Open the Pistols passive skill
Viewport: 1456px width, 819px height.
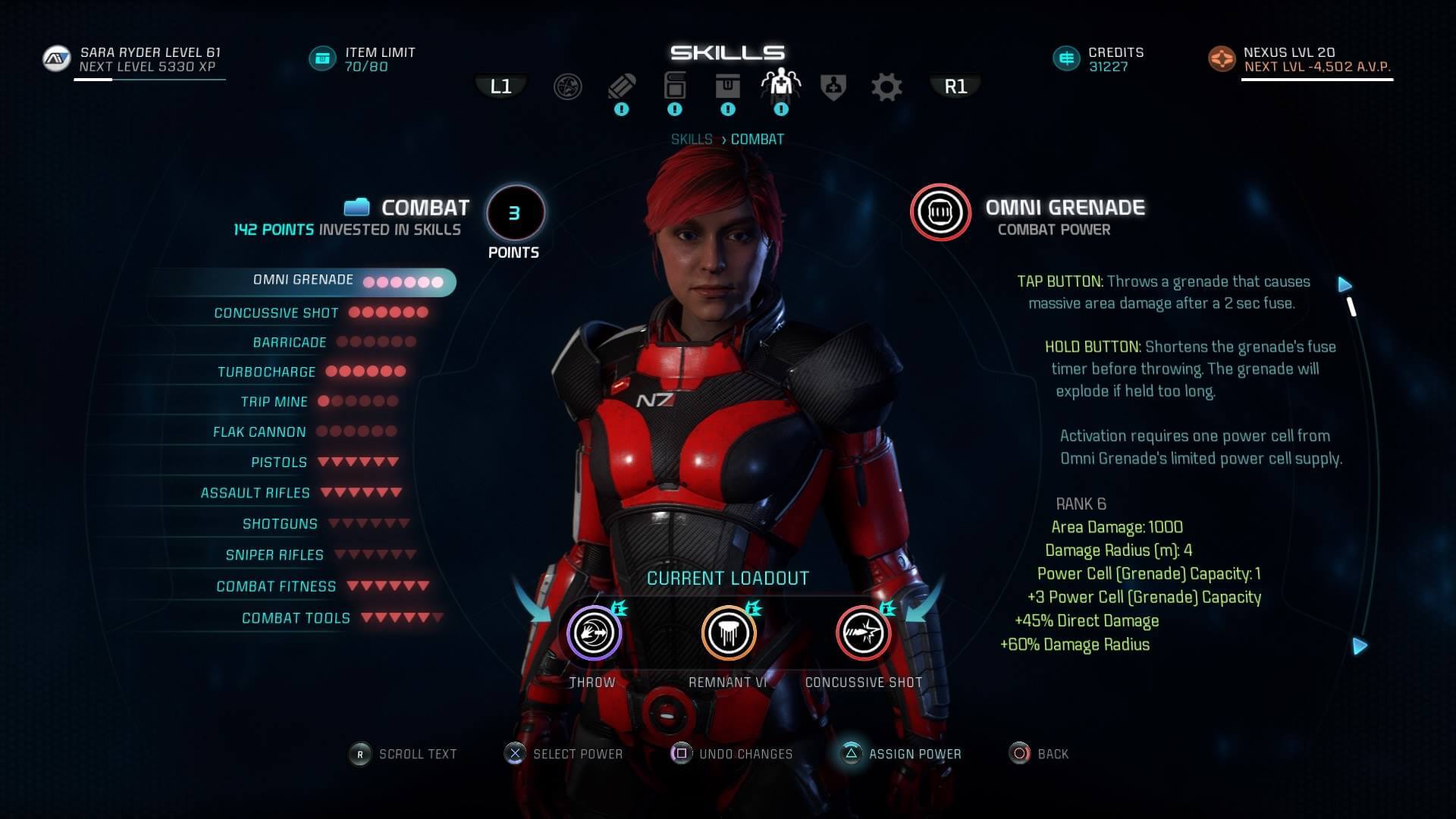tap(279, 463)
